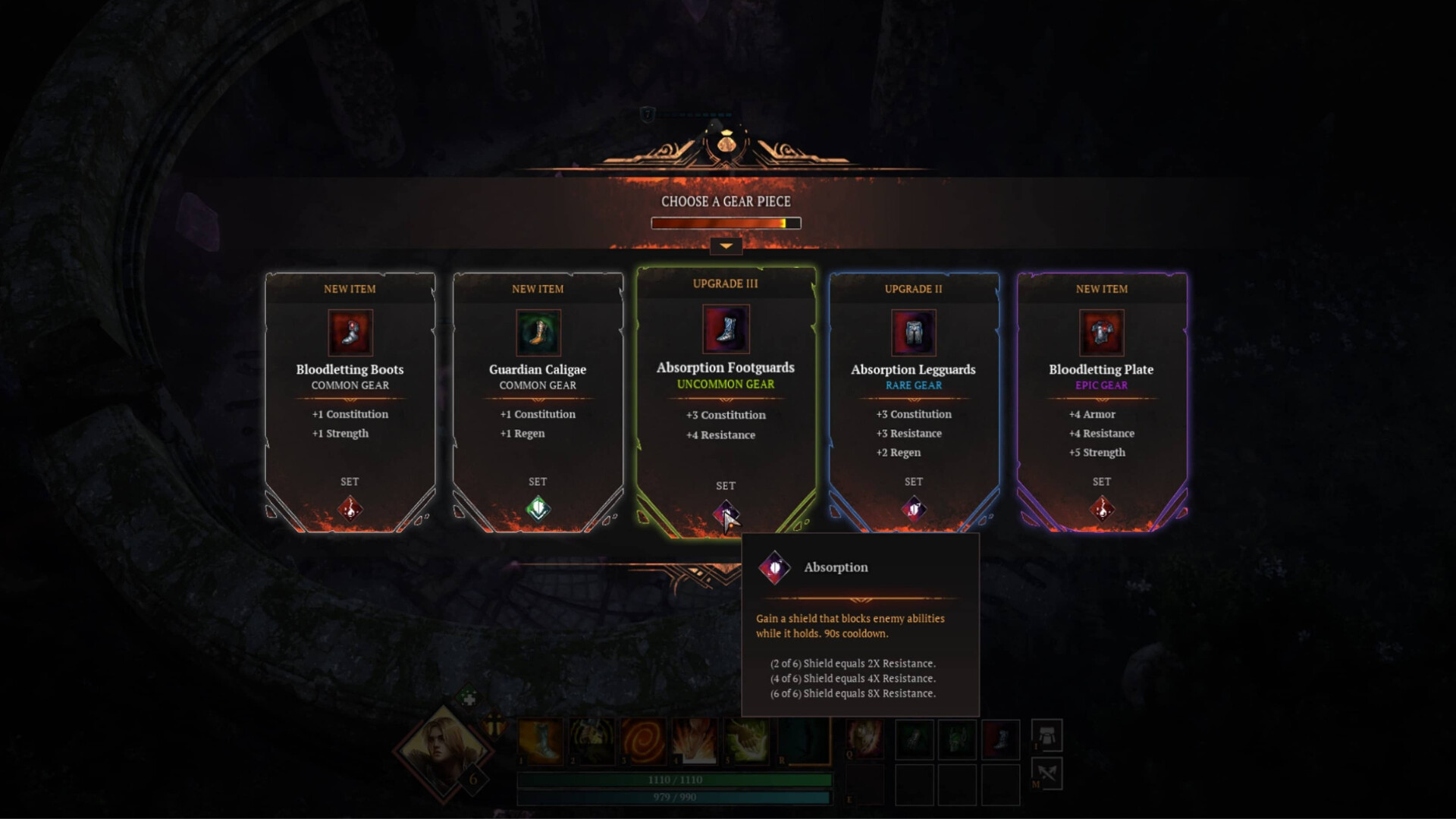Open the armor equipment panel button
This screenshot has width=1456, height=819.
coord(1046,736)
